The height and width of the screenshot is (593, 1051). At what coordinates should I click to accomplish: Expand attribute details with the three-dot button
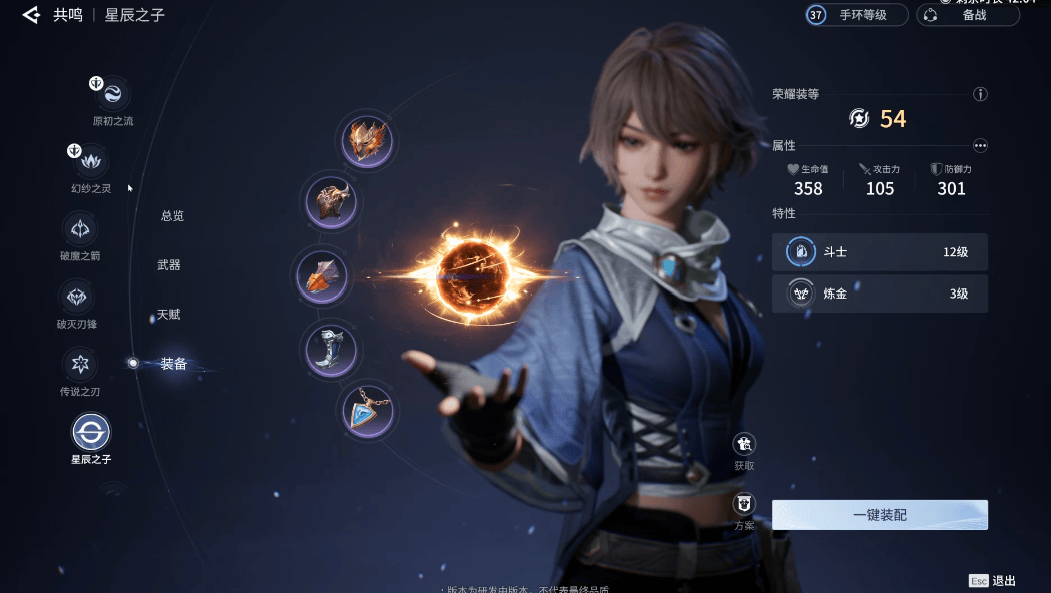click(x=980, y=145)
